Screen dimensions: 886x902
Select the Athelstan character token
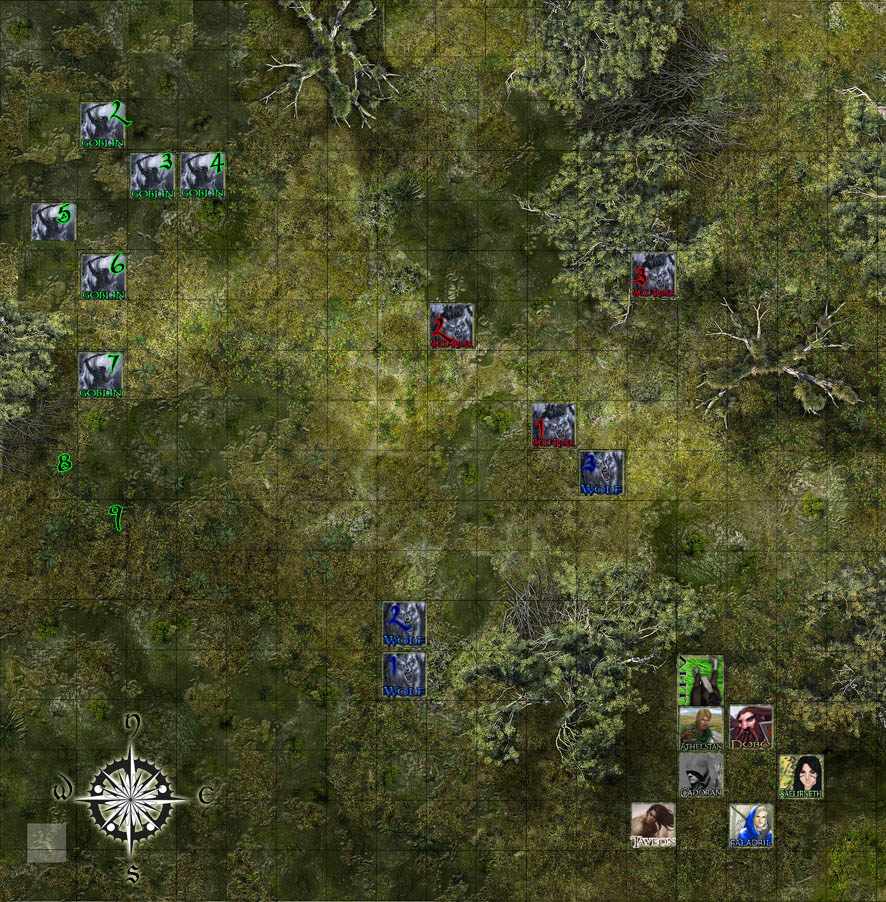point(701,727)
